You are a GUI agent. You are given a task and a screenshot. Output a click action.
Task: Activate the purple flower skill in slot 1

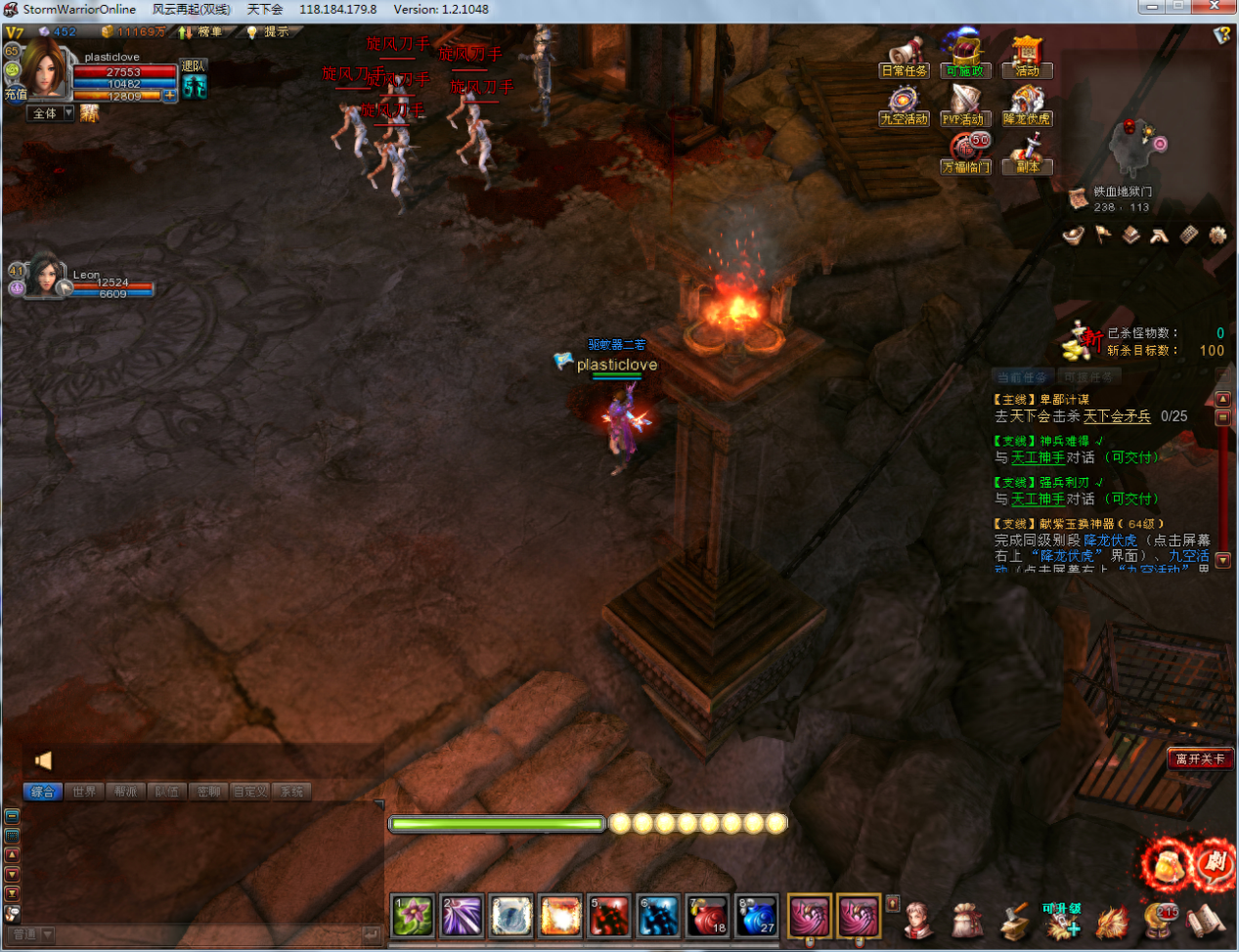413,917
